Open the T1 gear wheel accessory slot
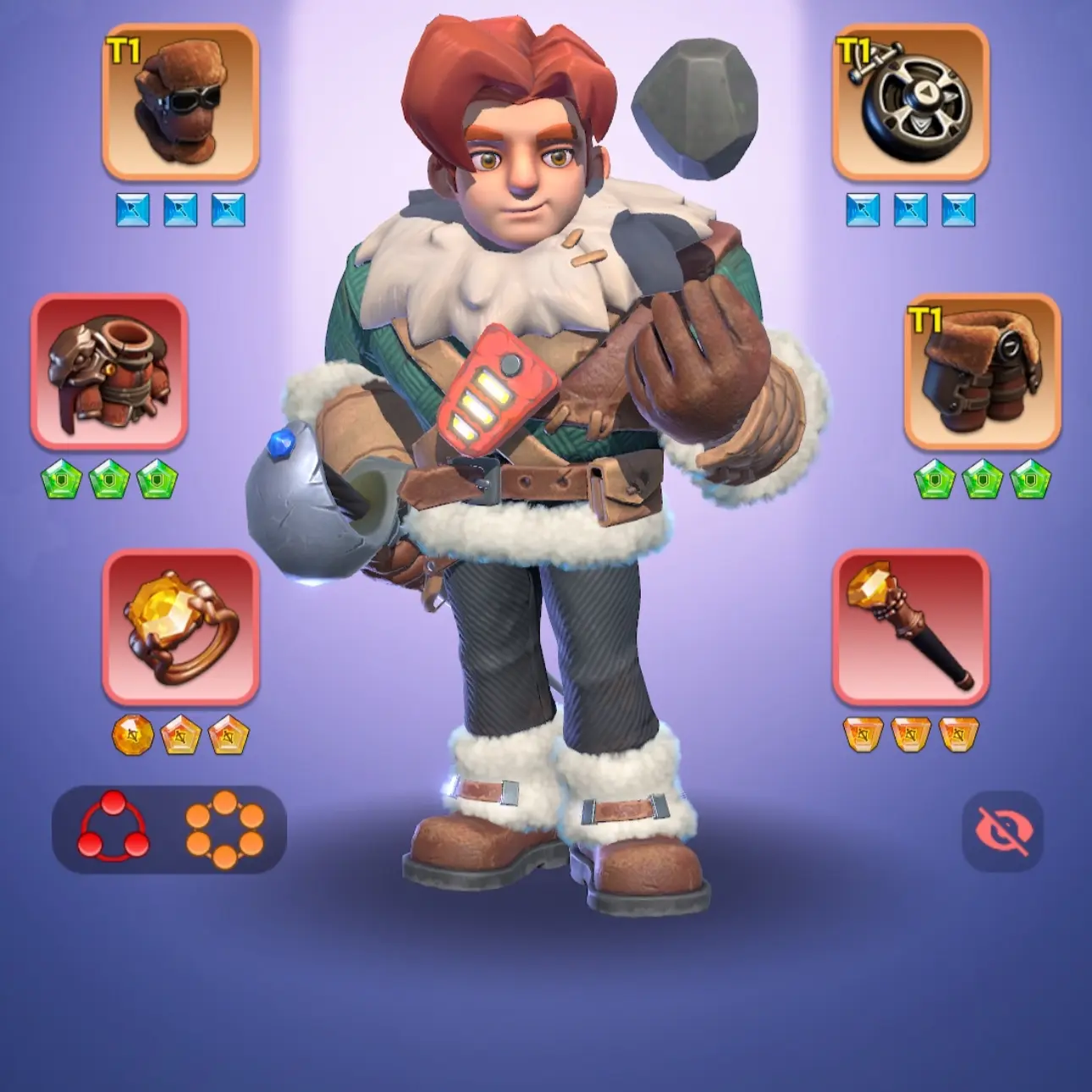Screen dimensions: 1092x1092 (x=911, y=102)
